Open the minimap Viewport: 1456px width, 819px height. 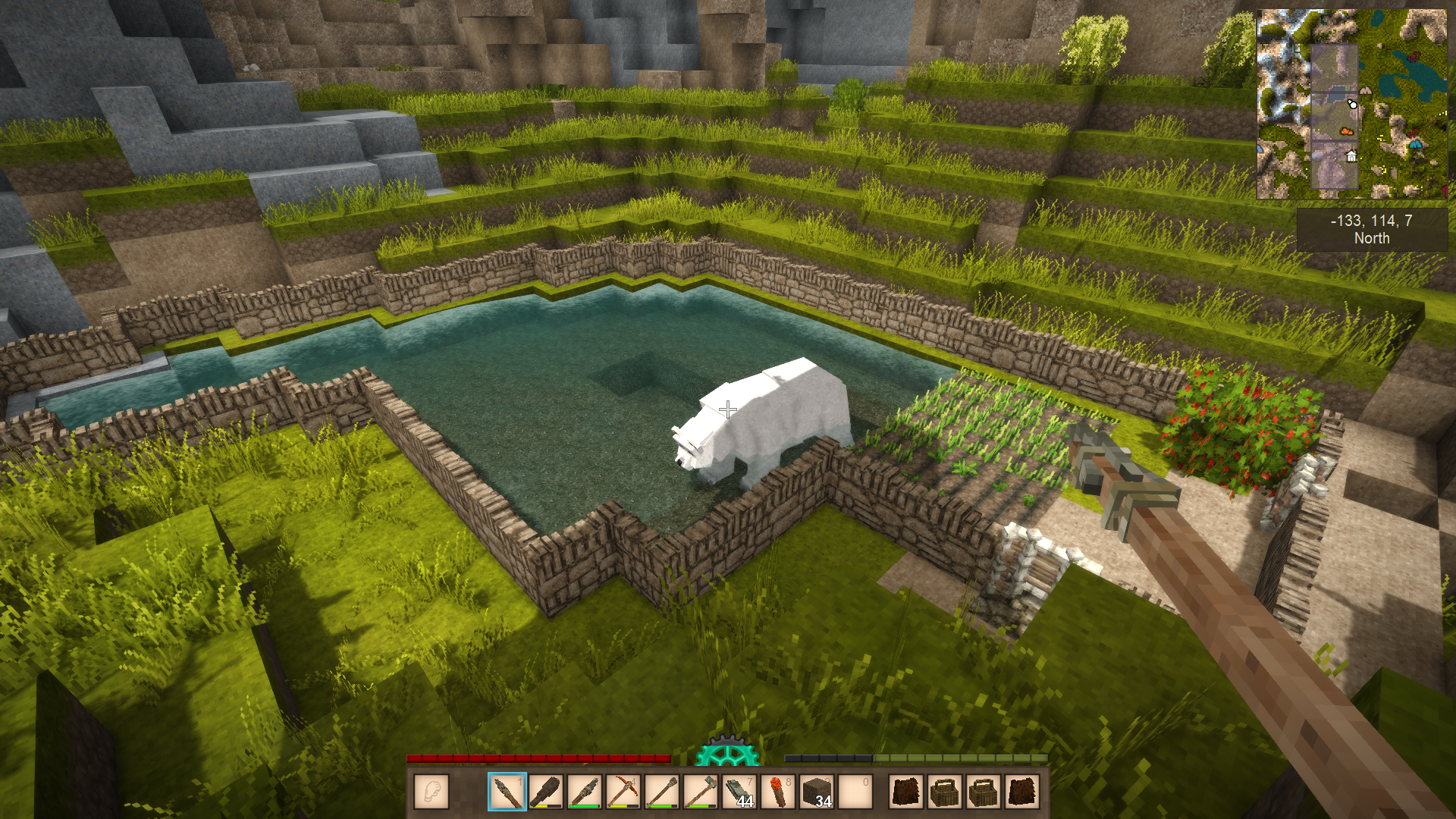[1351, 104]
